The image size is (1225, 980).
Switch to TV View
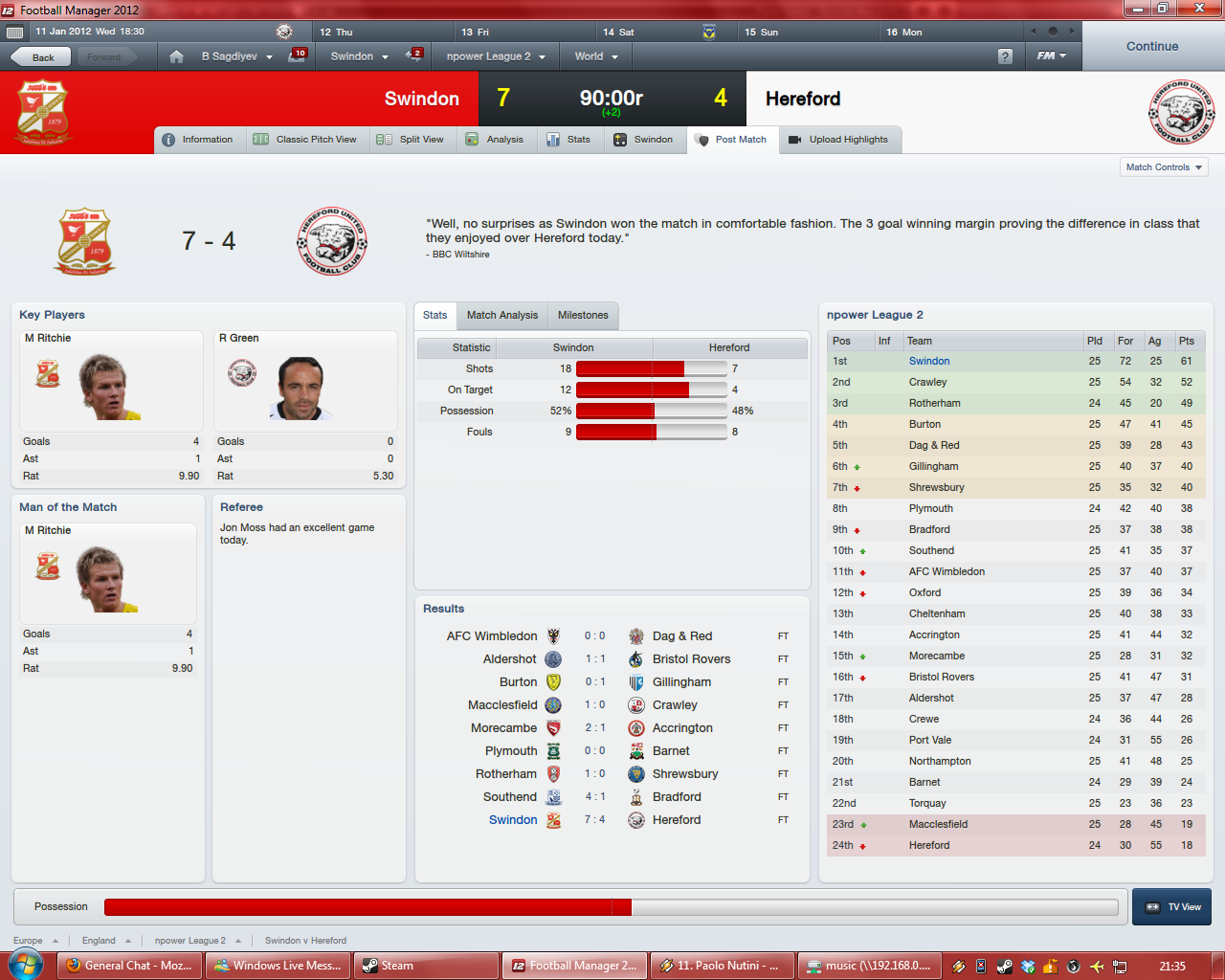point(1171,907)
